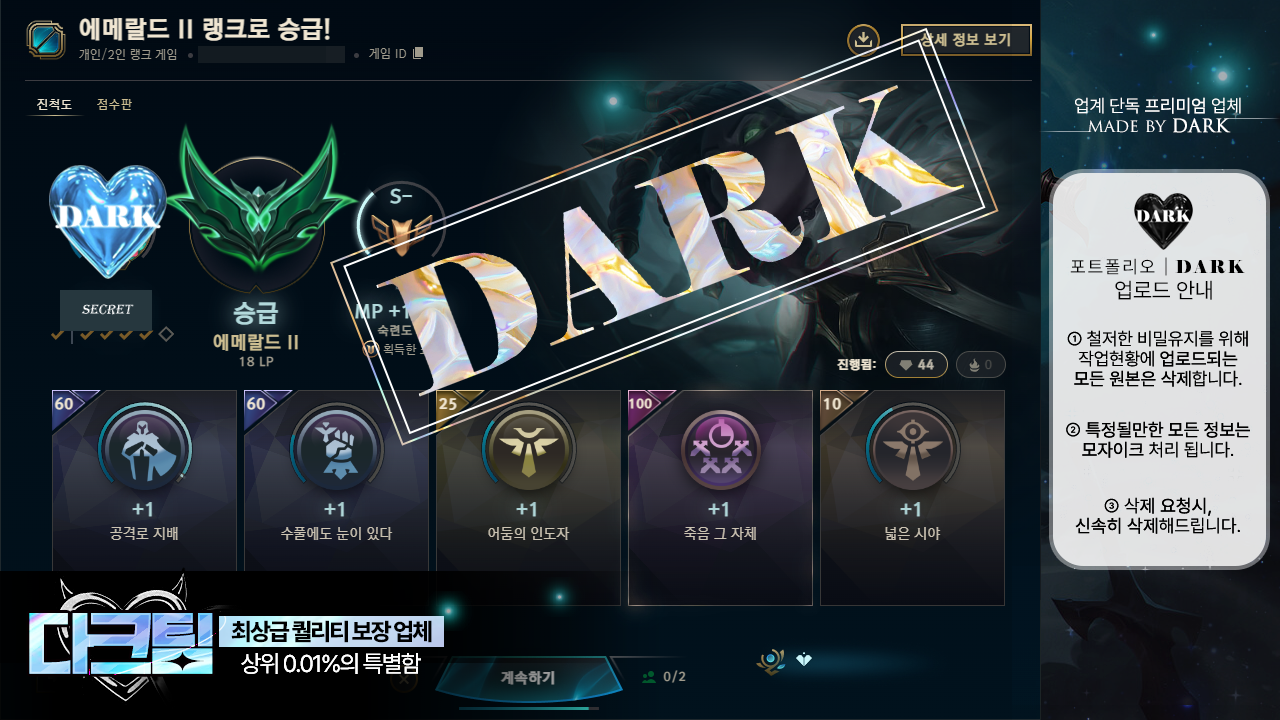Toggle the sprout reaction showing 0

pyautogui.click(x=980, y=364)
